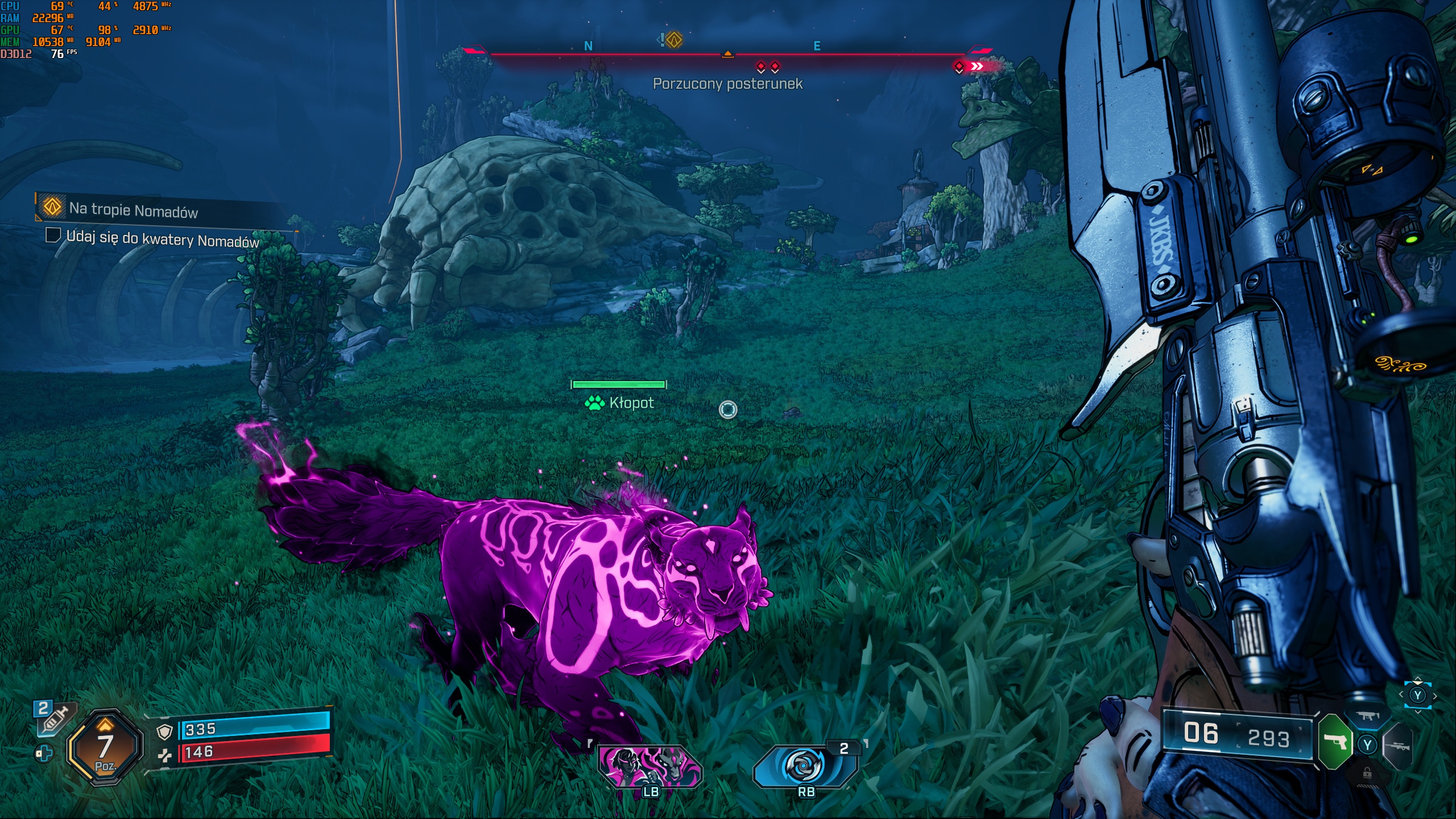Click the orange quest marker on the compass

(x=674, y=40)
